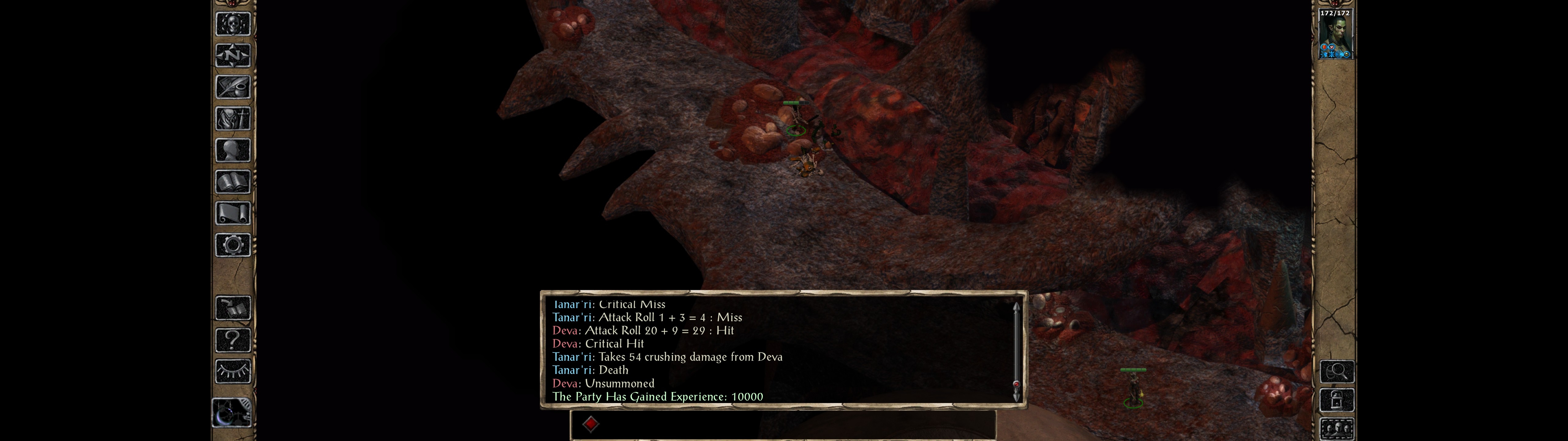Open game options with the gear icon
The width and height of the screenshot is (1568, 441).
point(233,246)
